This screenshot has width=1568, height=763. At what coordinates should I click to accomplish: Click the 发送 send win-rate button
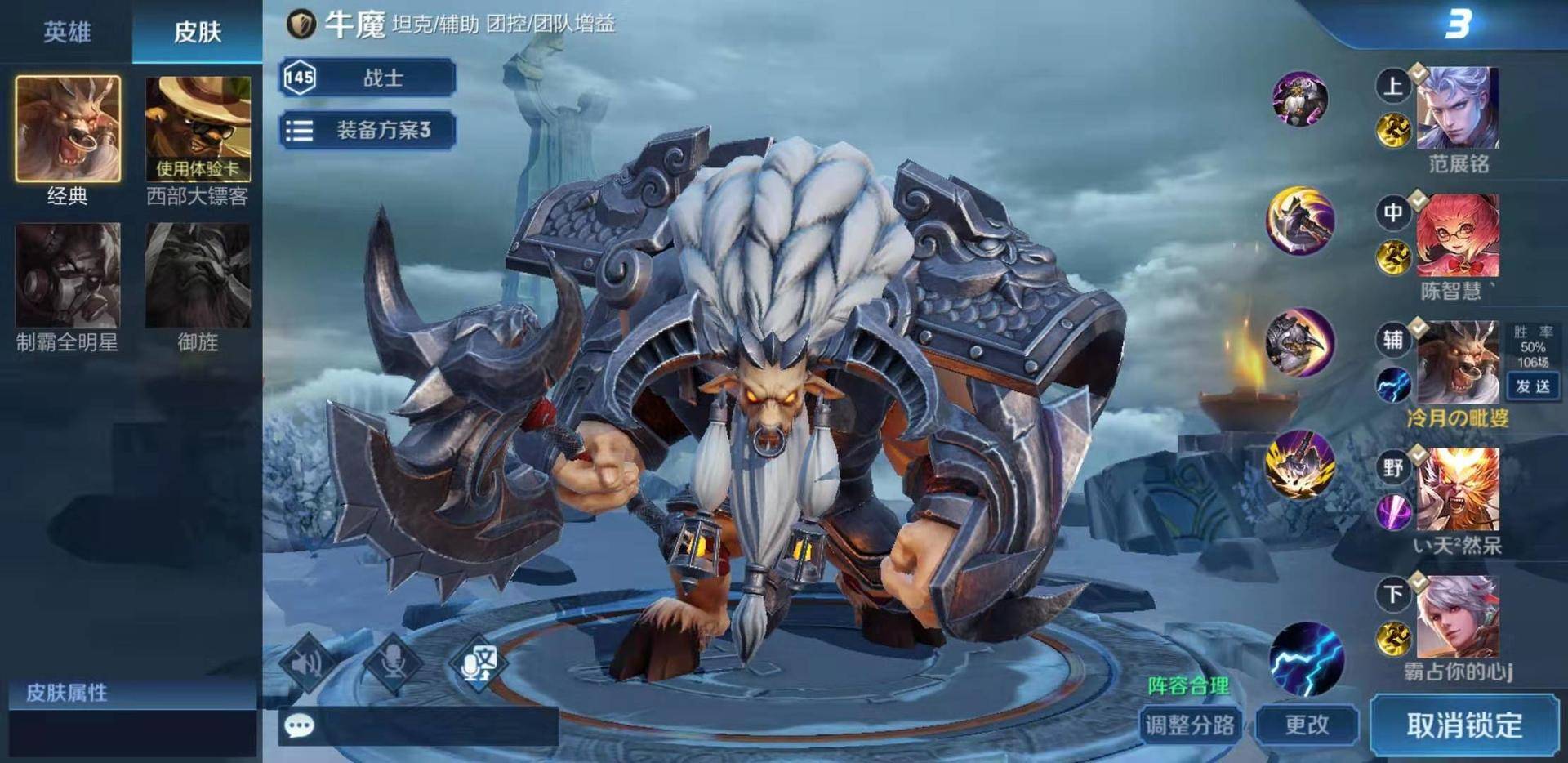pyautogui.click(x=1532, y=386)
